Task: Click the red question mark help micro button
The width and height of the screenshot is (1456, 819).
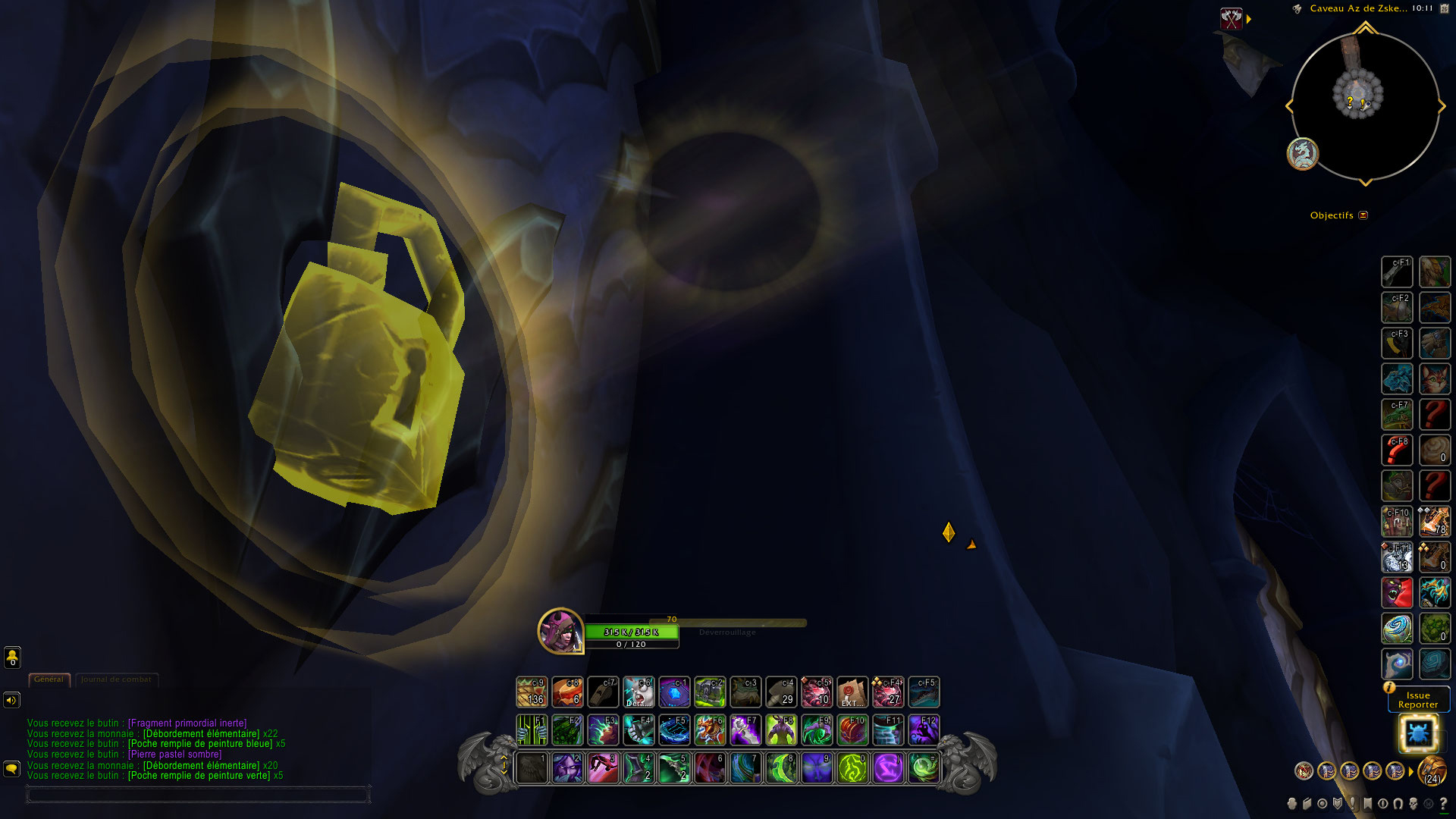Action: (x=1443, y=803)
